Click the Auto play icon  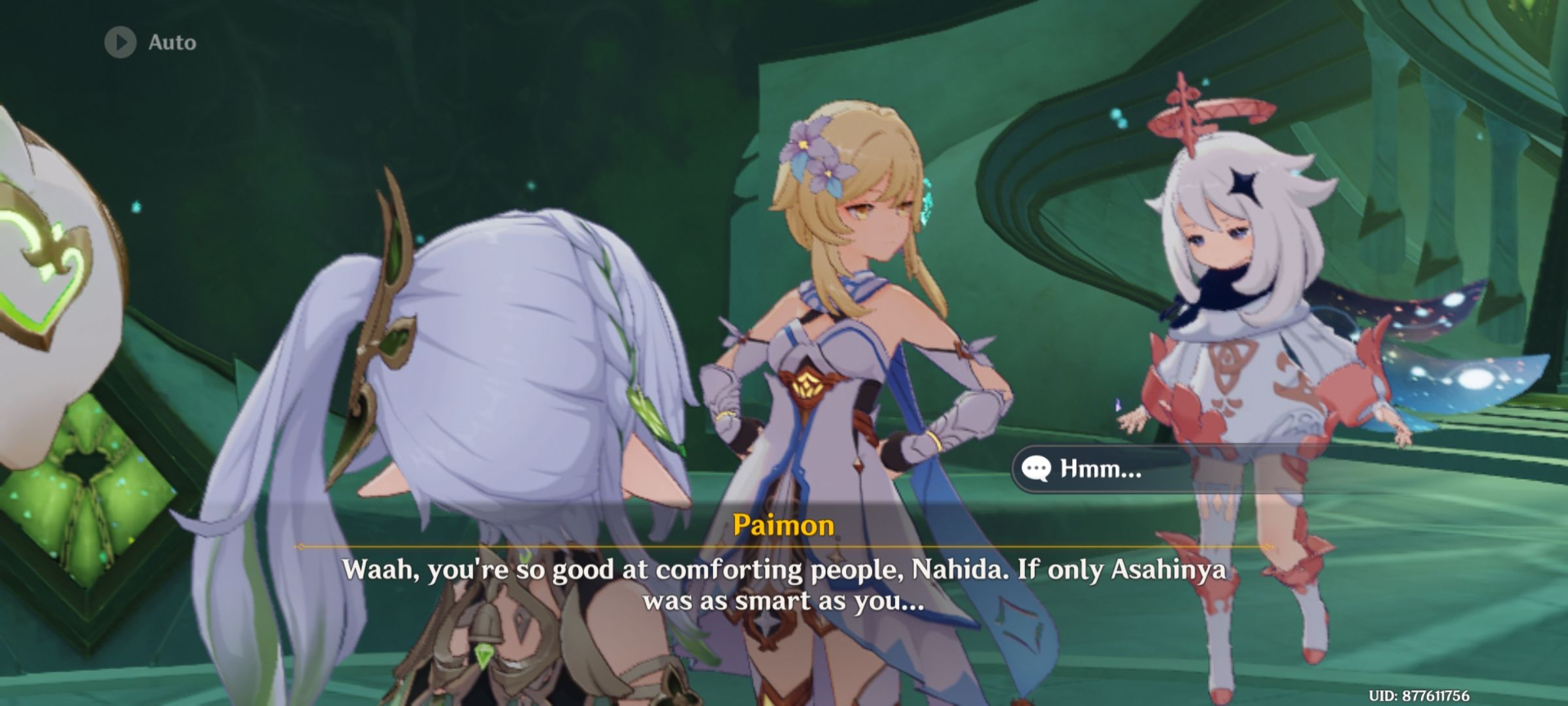121,42
